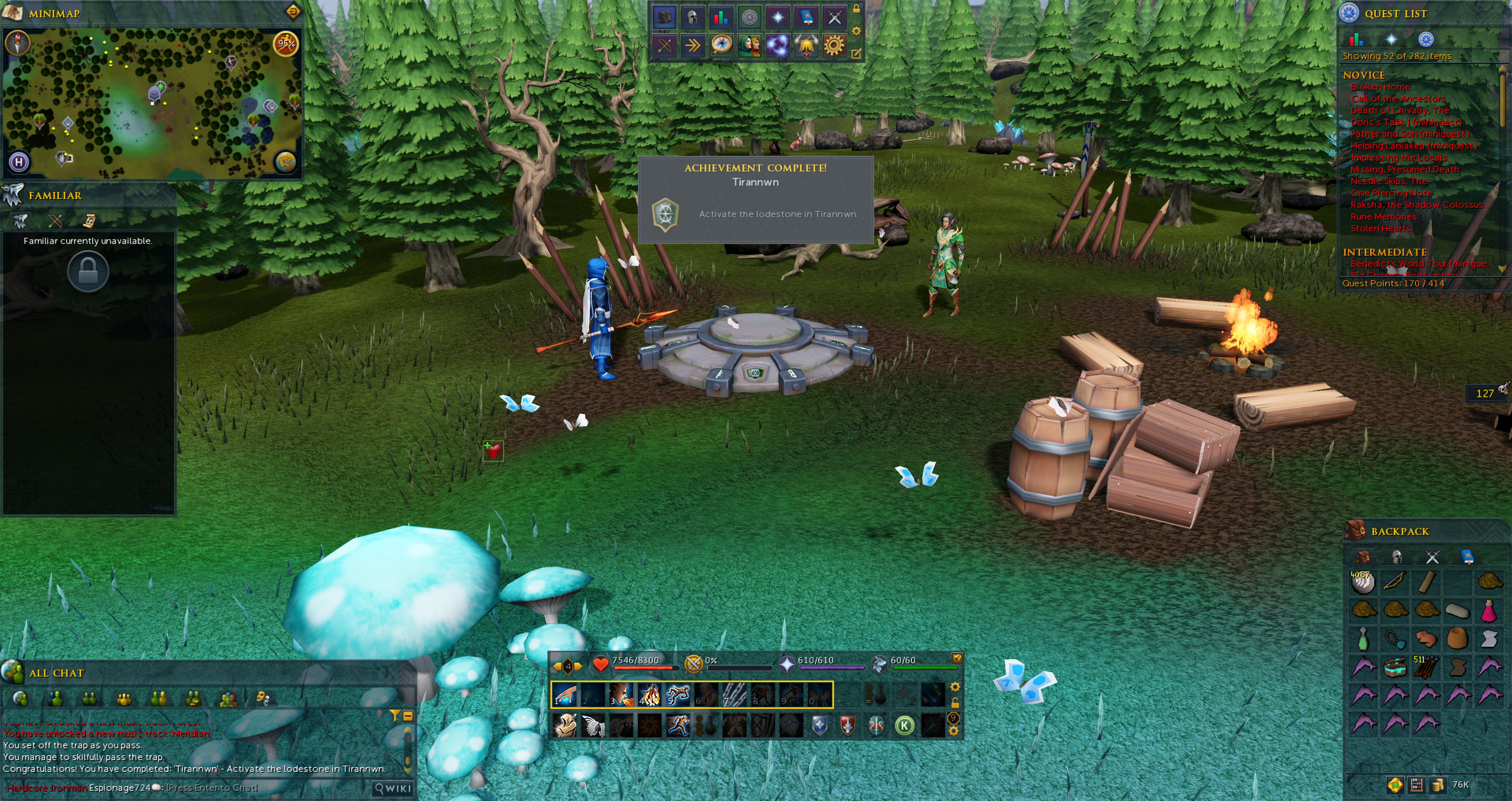Viewport: 1512px width, 801px height.
Task: Select the arrows stack of 511
Action: coord(1426,667)
